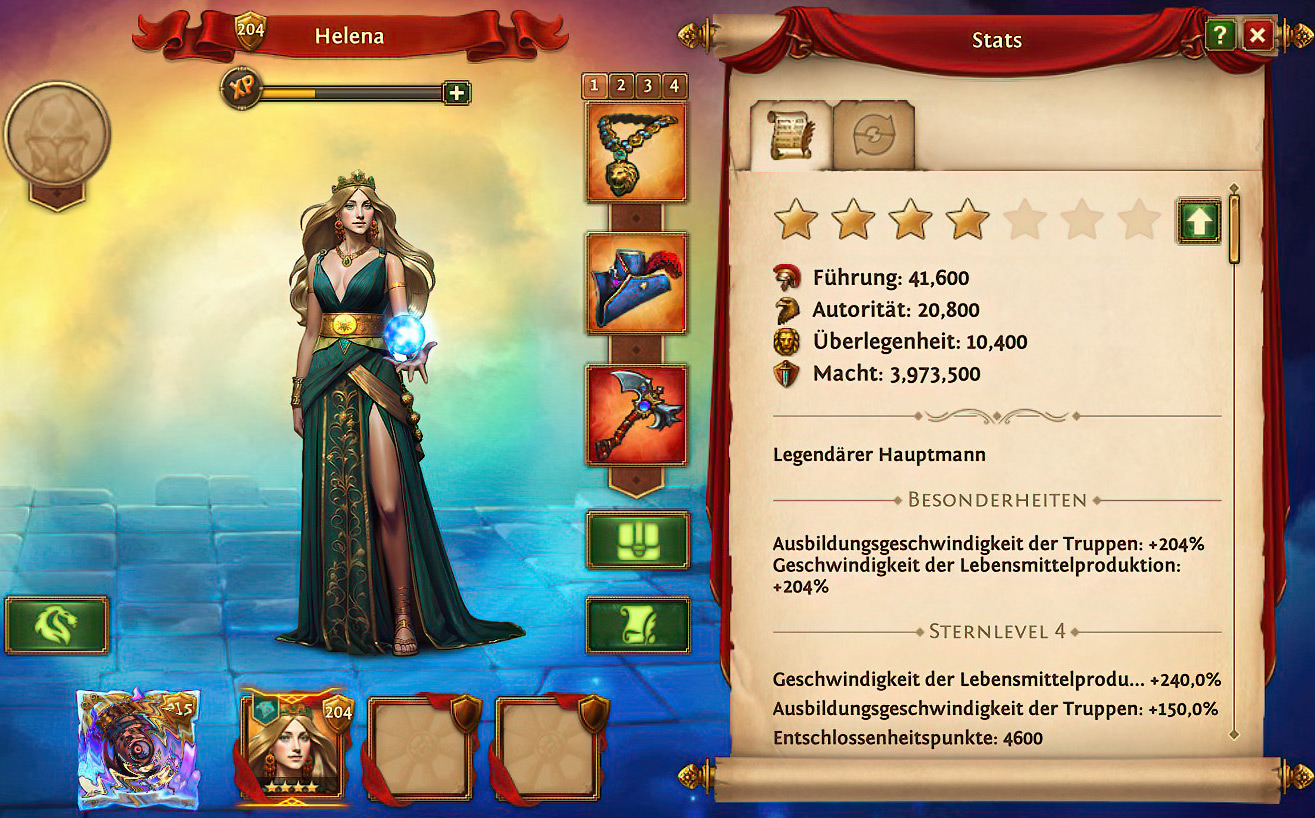Open the green scroll button
The image size is (1315, 818).
[x=637, y=625]
